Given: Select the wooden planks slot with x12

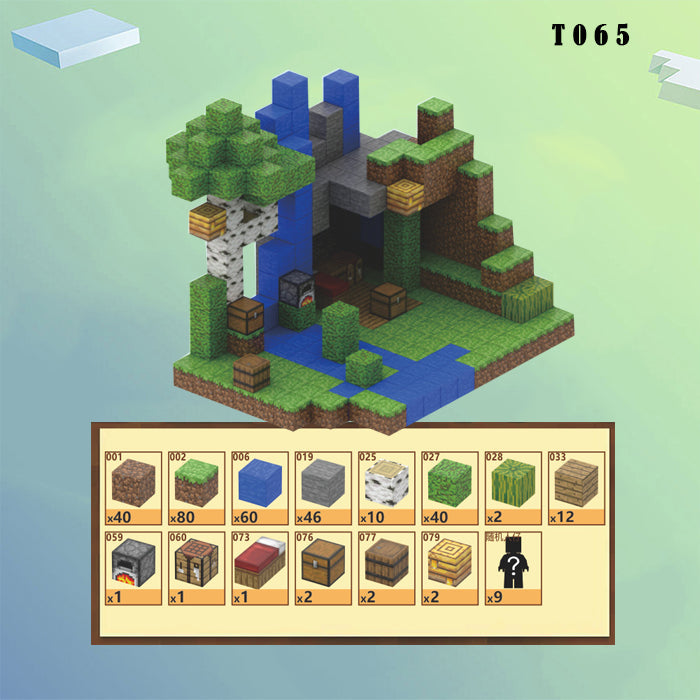Looking at the screenshot, I should (x=574, y=487).
